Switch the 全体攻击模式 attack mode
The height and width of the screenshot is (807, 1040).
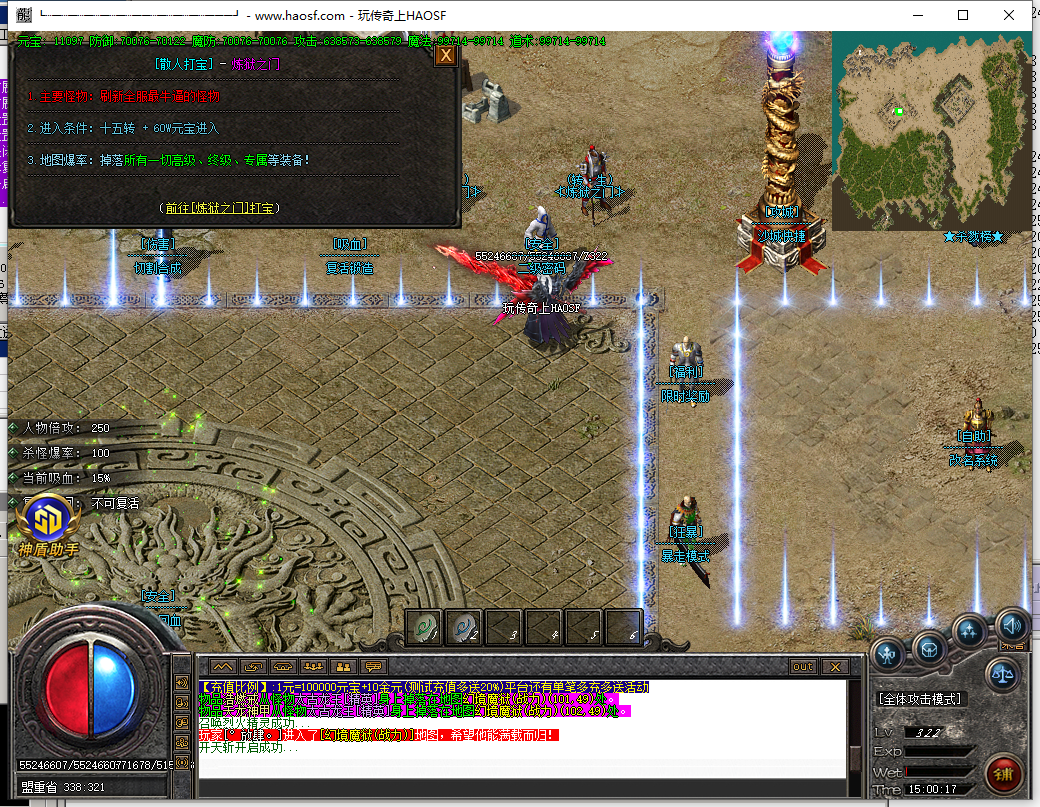pos(919,699)
